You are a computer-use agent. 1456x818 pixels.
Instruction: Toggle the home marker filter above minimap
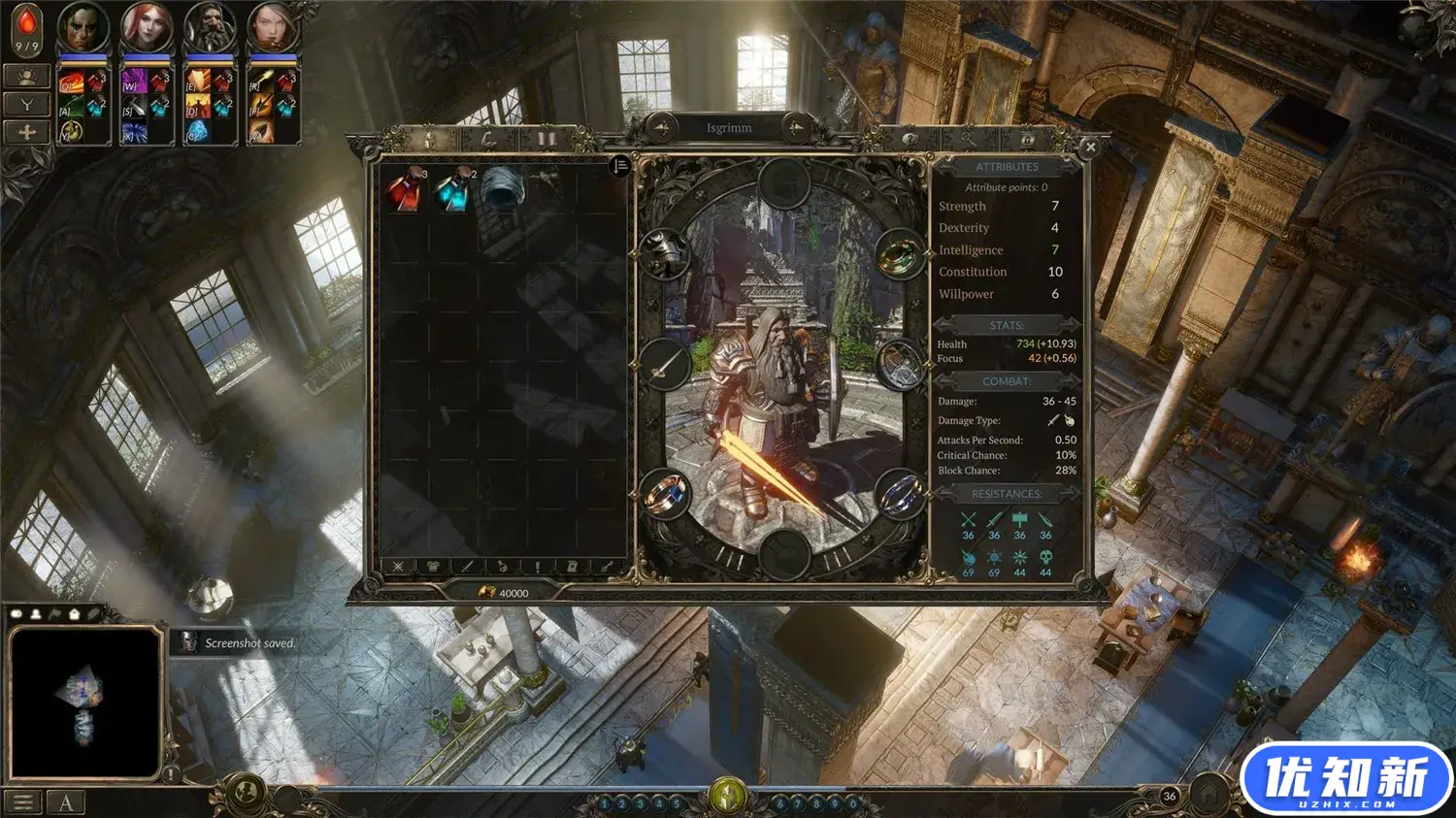(x=74, y=614)
